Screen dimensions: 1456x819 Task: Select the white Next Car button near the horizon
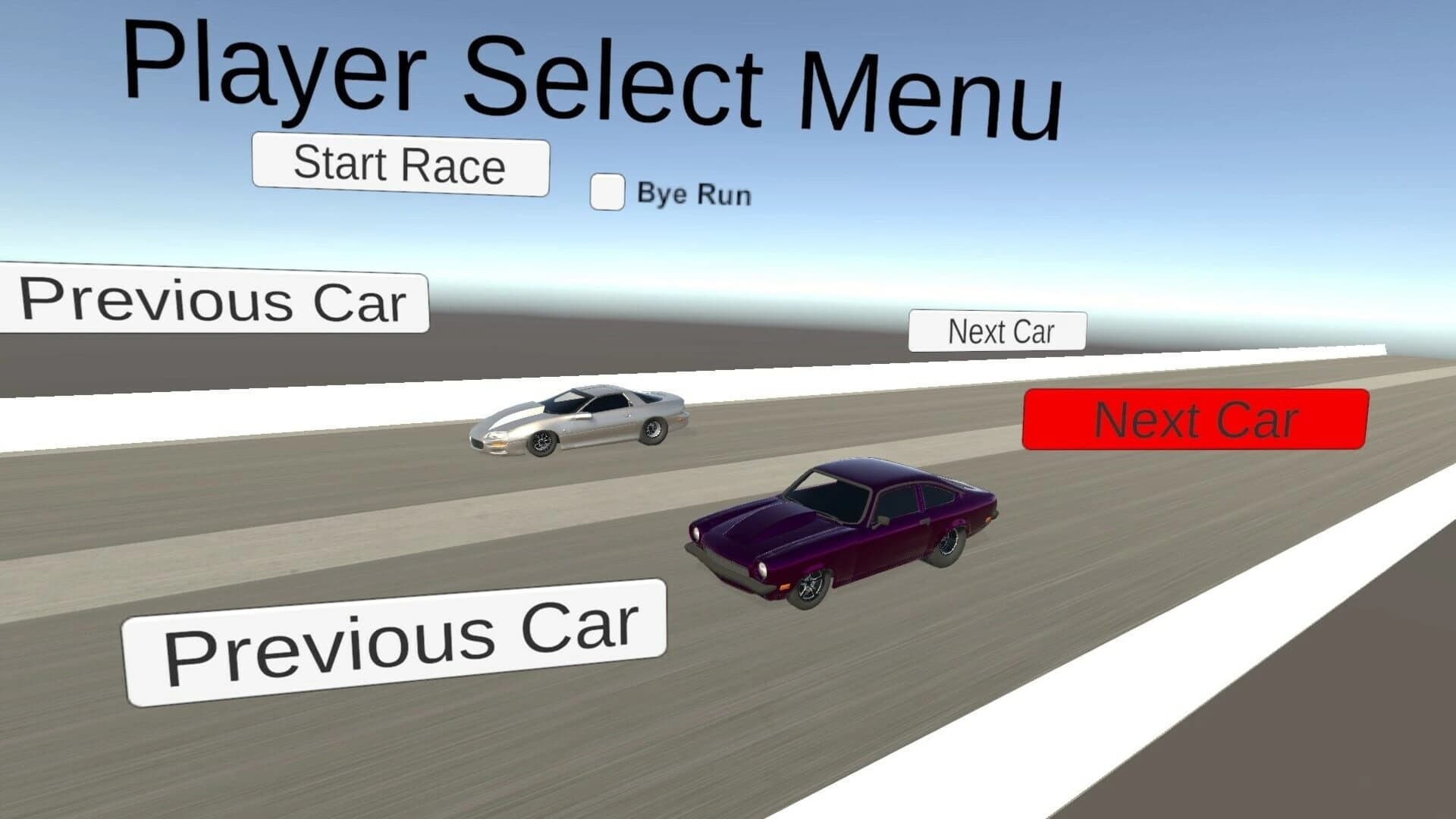[996, 331]
